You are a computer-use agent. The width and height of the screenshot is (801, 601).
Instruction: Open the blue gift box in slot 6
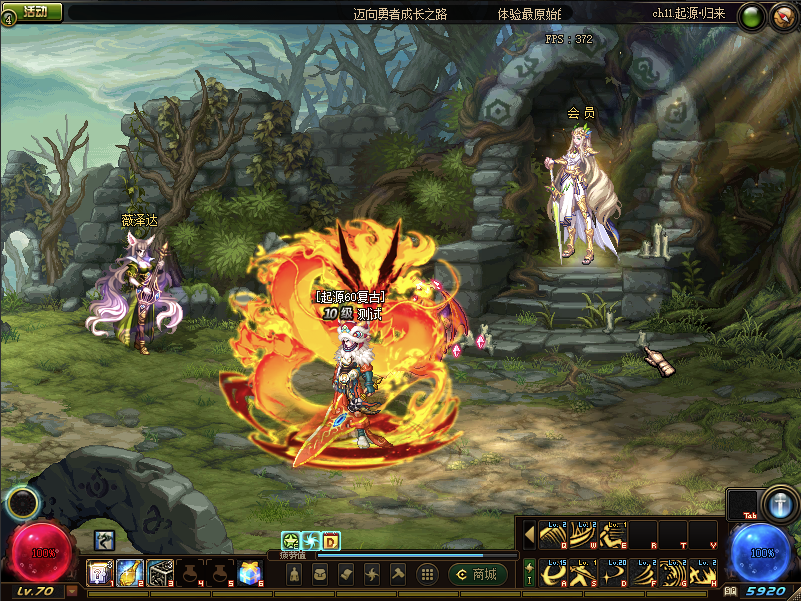point(250,573)
